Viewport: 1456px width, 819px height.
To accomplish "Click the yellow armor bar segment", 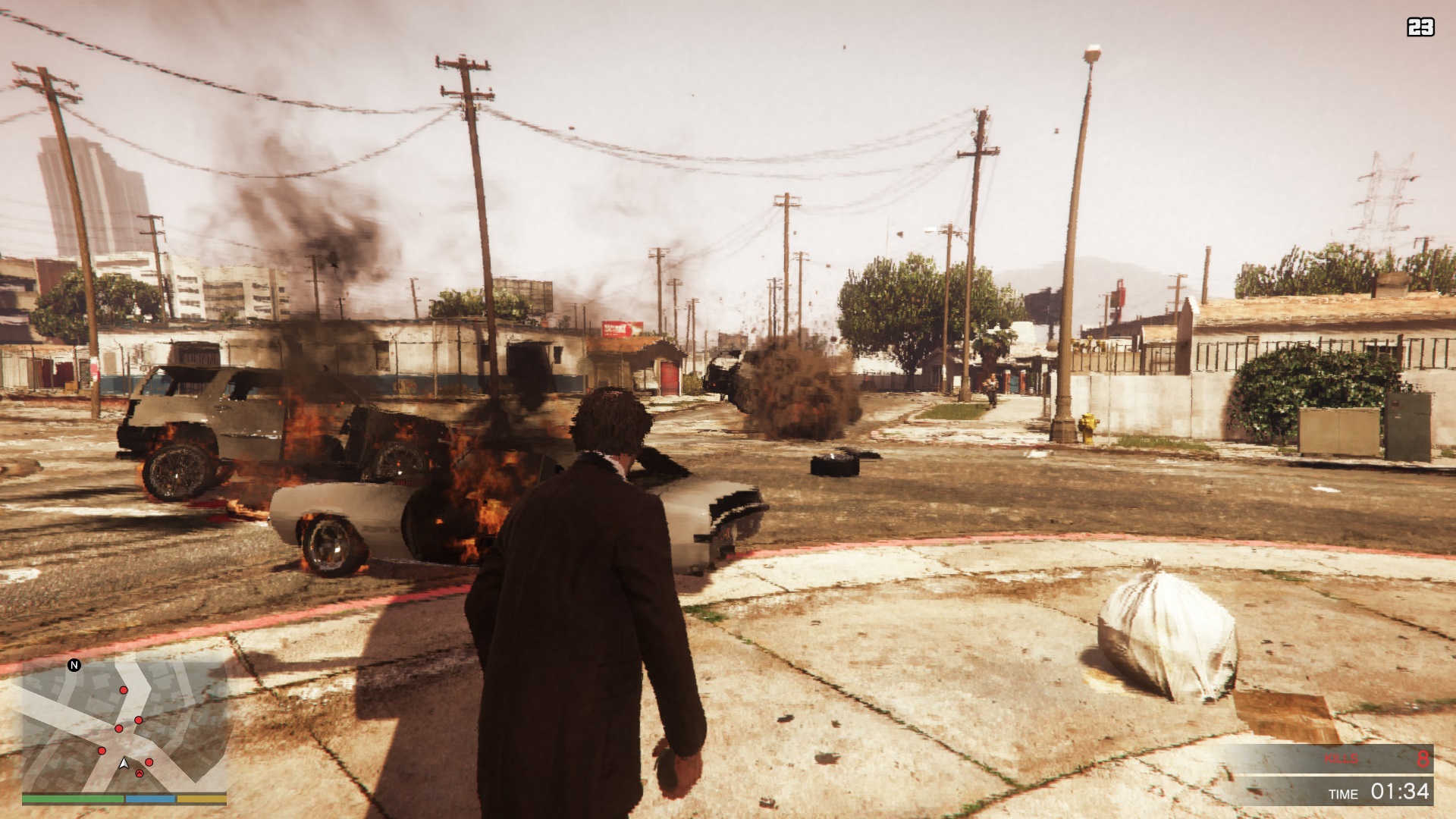I will 202,799.
